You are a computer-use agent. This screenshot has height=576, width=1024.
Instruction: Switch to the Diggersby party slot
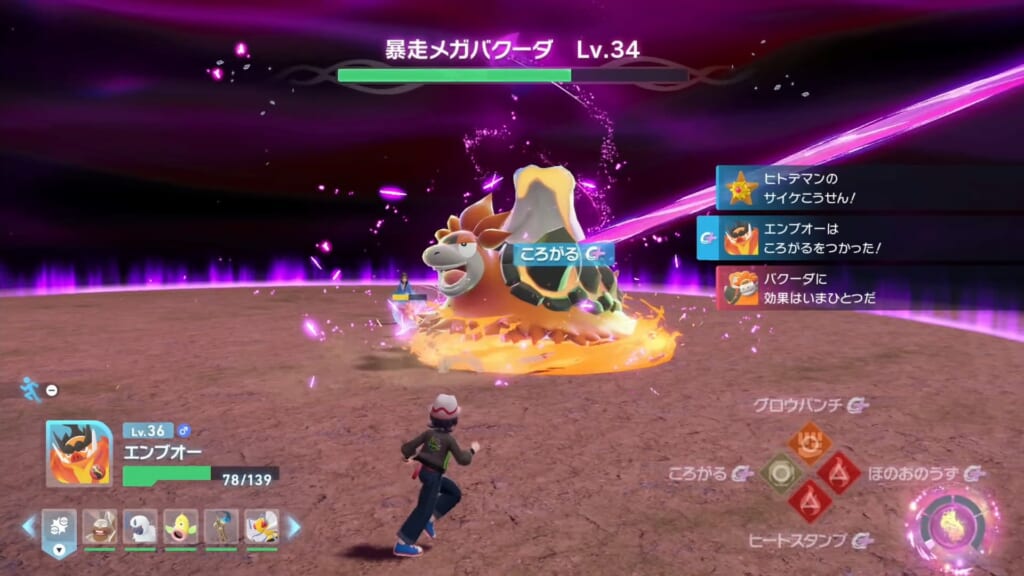click(99, 526)
